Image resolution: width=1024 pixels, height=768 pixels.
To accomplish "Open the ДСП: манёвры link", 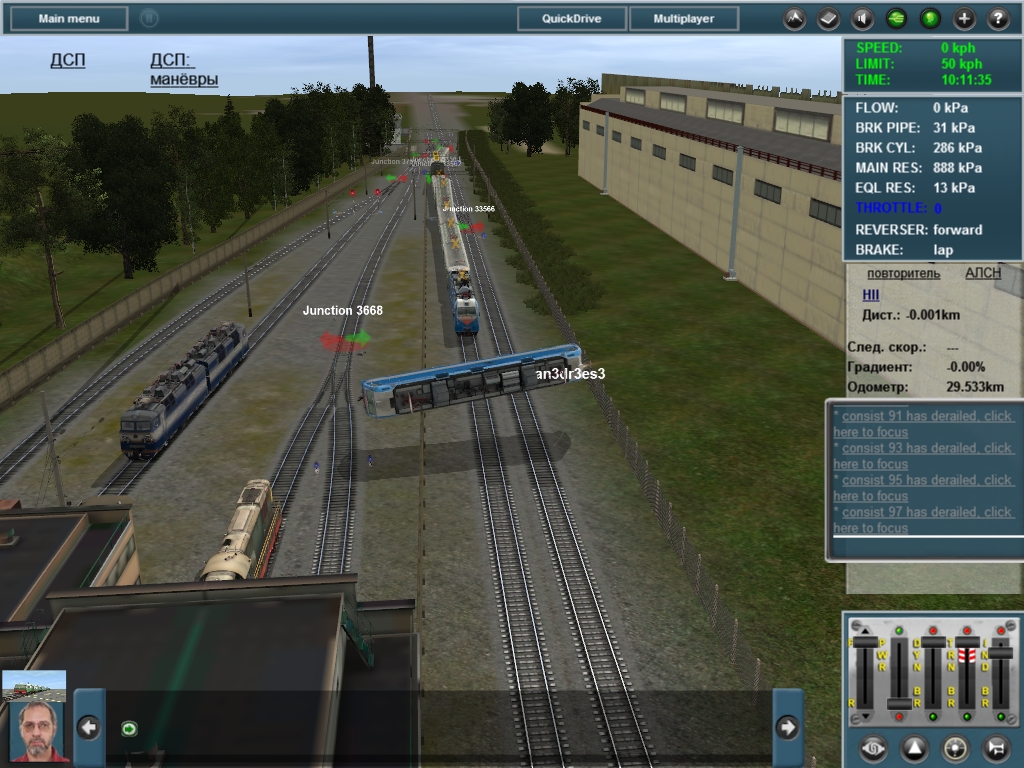I will coord(184,69).
